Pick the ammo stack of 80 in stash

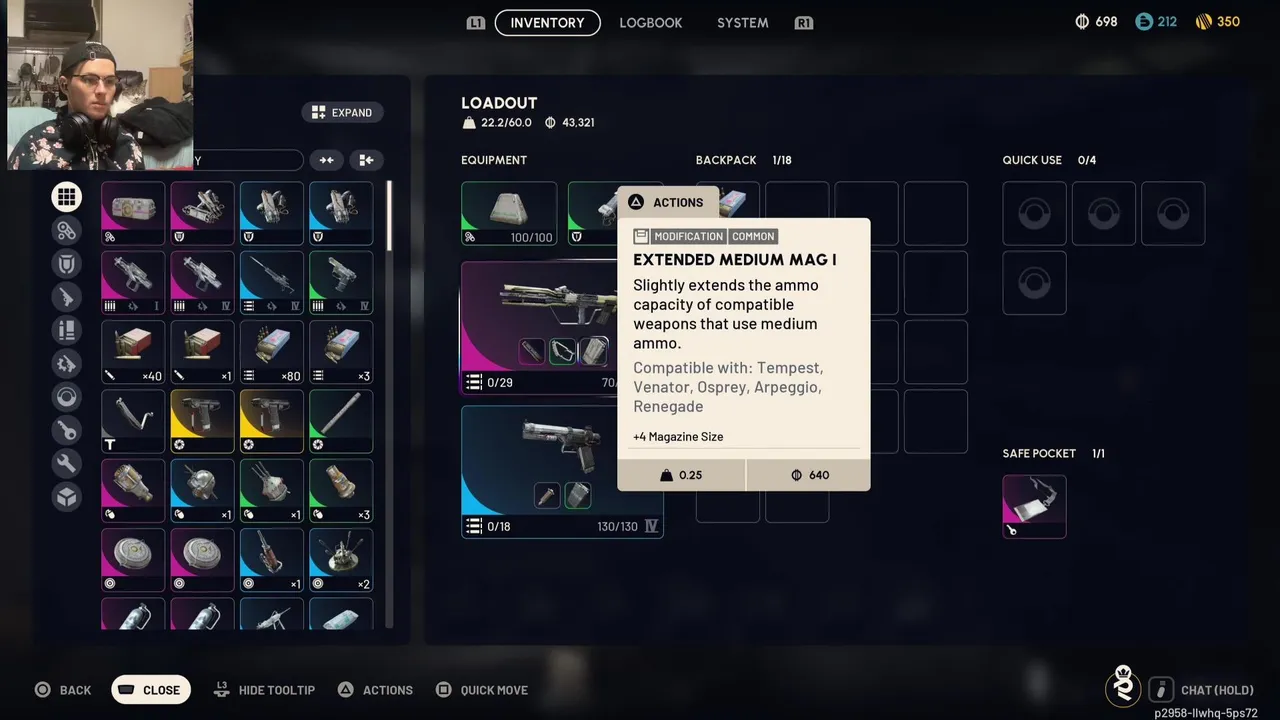point(271,351)
